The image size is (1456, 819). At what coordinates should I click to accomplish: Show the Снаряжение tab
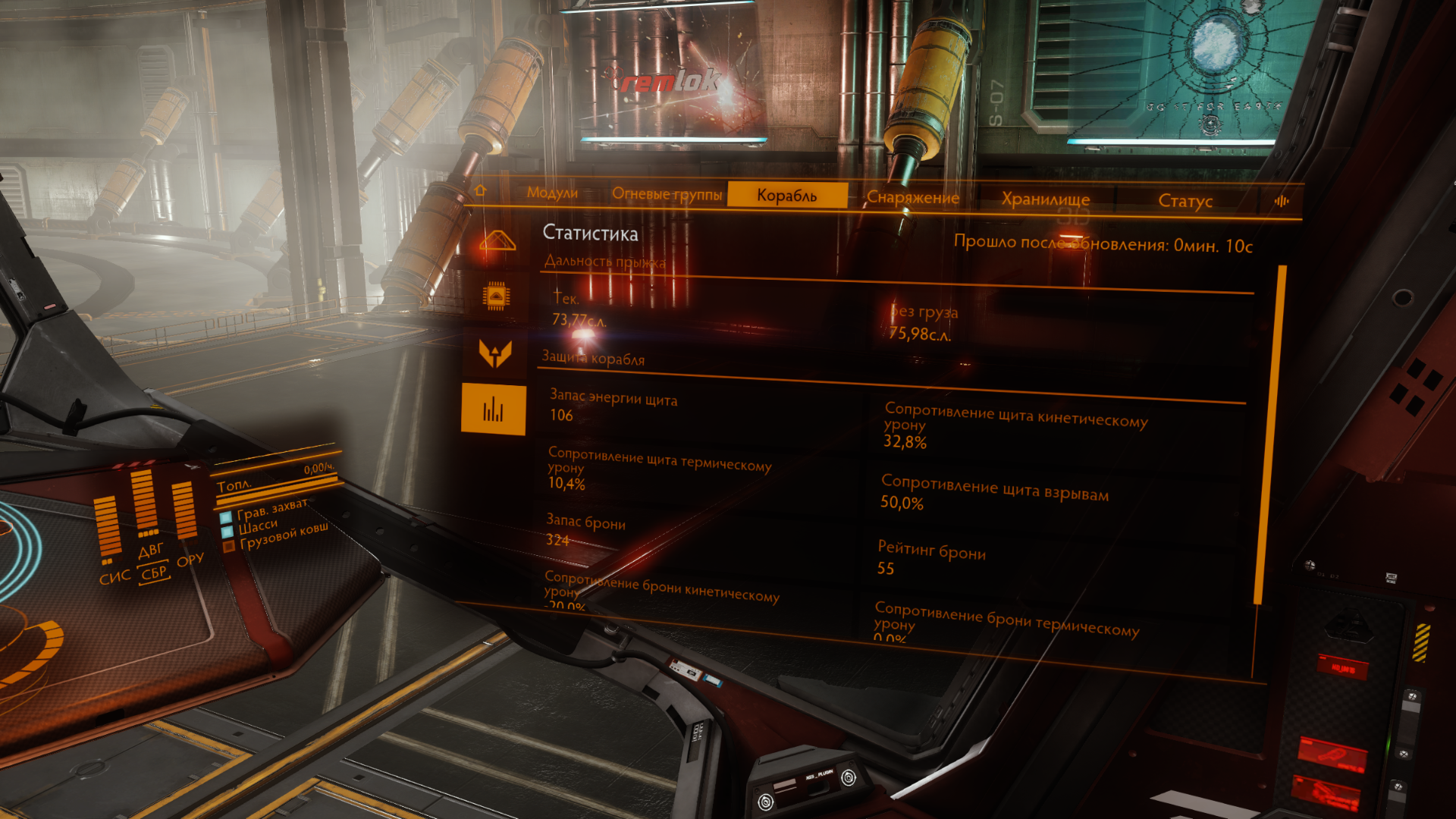[912, 198]
